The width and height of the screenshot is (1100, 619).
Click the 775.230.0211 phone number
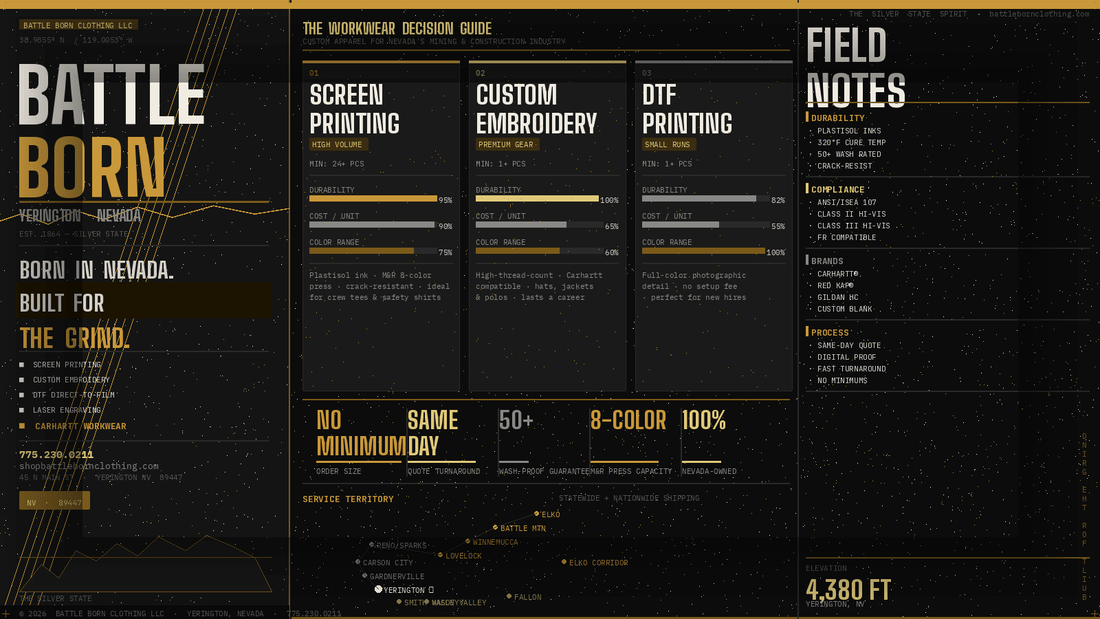pos(56,455)
